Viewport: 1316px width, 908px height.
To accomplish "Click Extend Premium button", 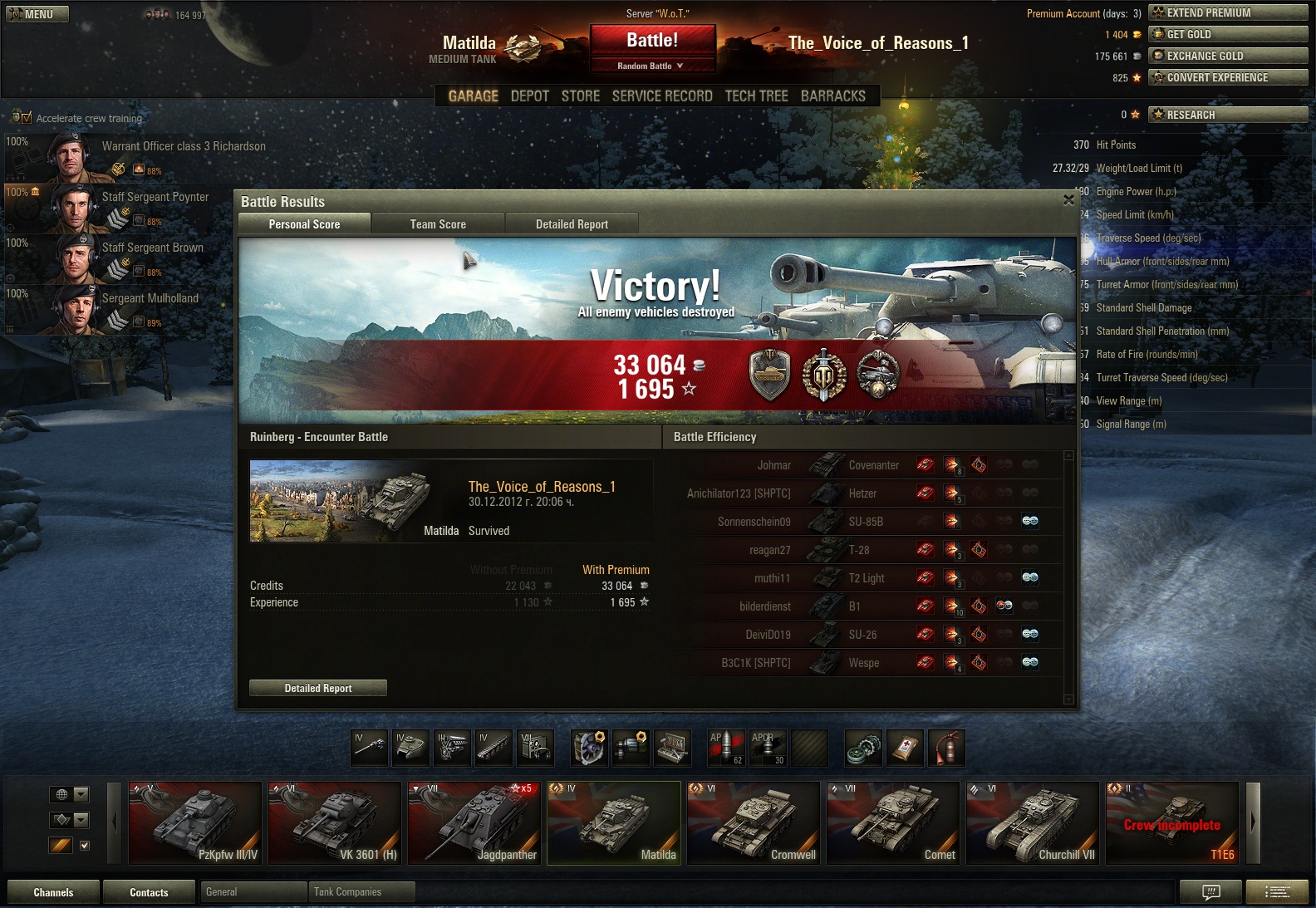I will 1228,12.
